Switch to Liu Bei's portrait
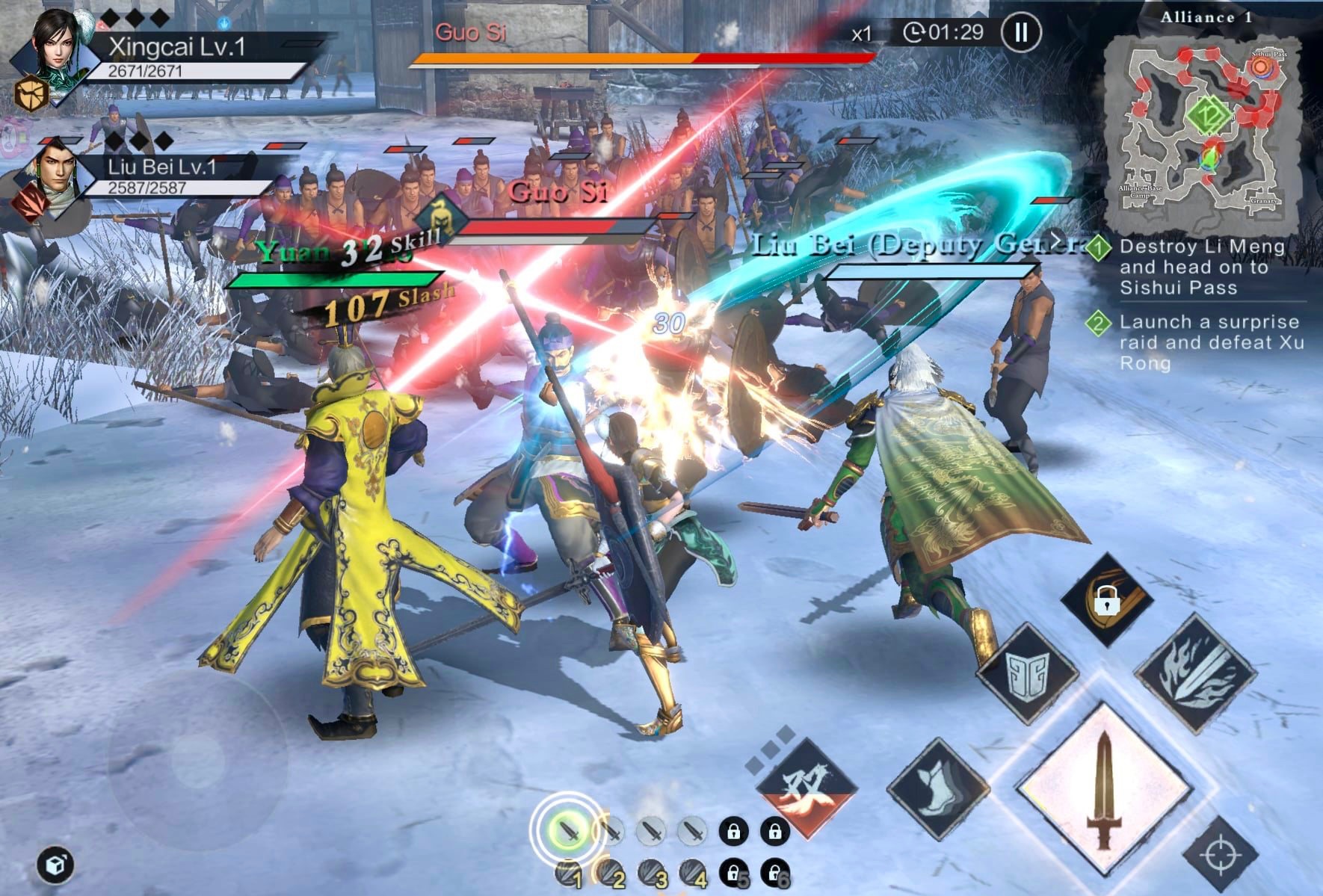This screenshot has height=896, width=1323. tap(54, 171)
